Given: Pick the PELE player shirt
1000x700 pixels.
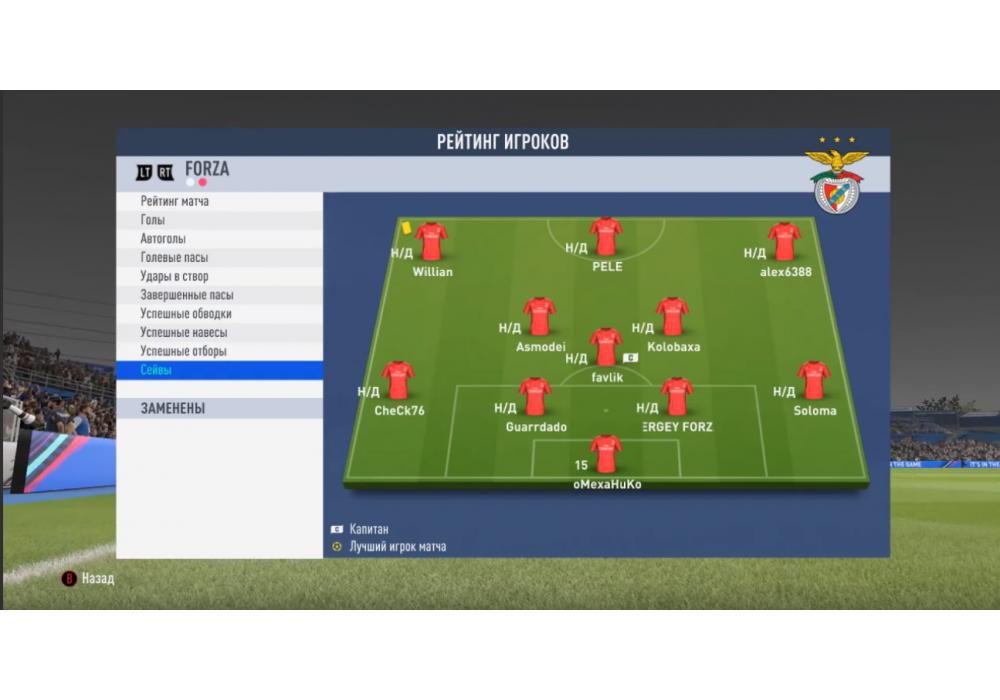Looking at the screenshot, I should [606, 238].
